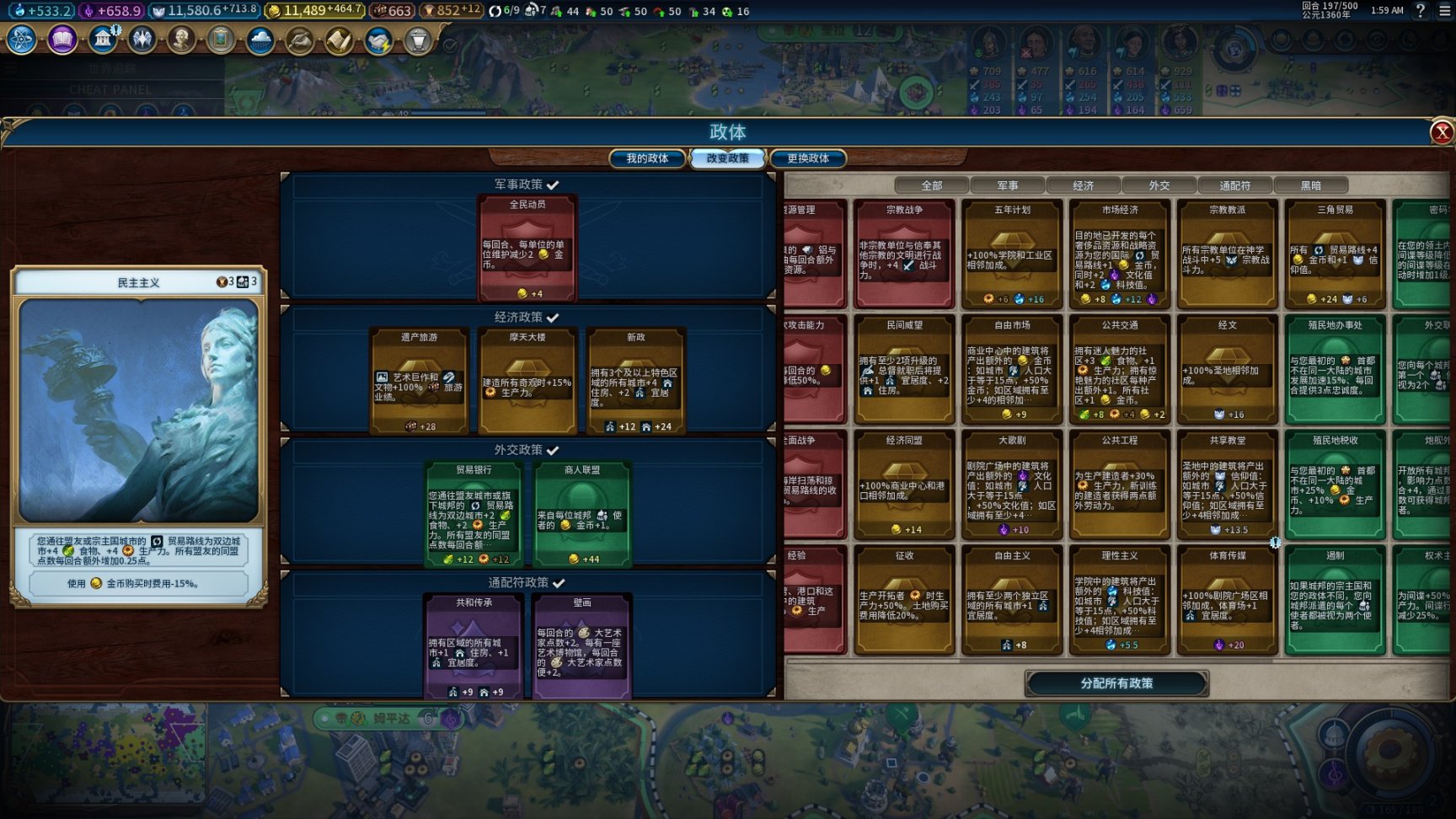Click the 分配所有政策 button
The height and width of the screenshot is (819, 1456).
point(1116,683)
